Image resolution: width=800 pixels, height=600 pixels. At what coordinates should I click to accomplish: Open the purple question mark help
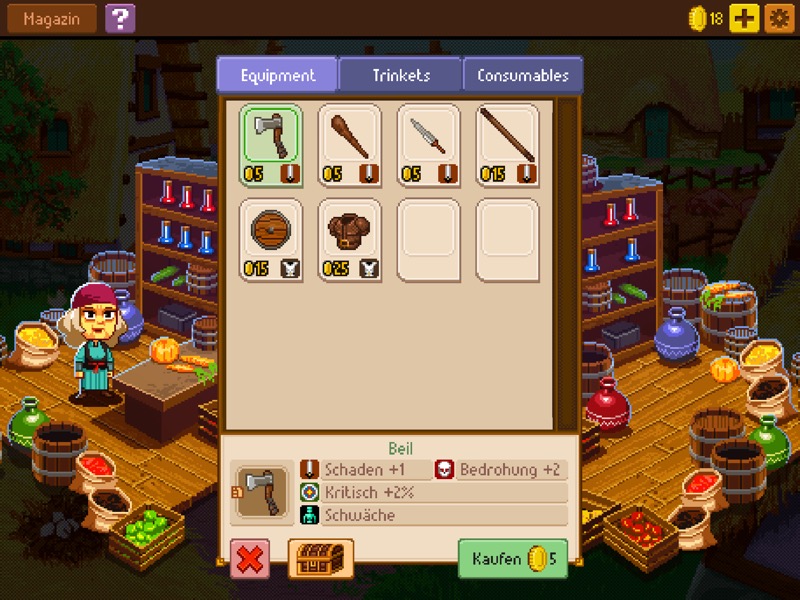(119, 18)
